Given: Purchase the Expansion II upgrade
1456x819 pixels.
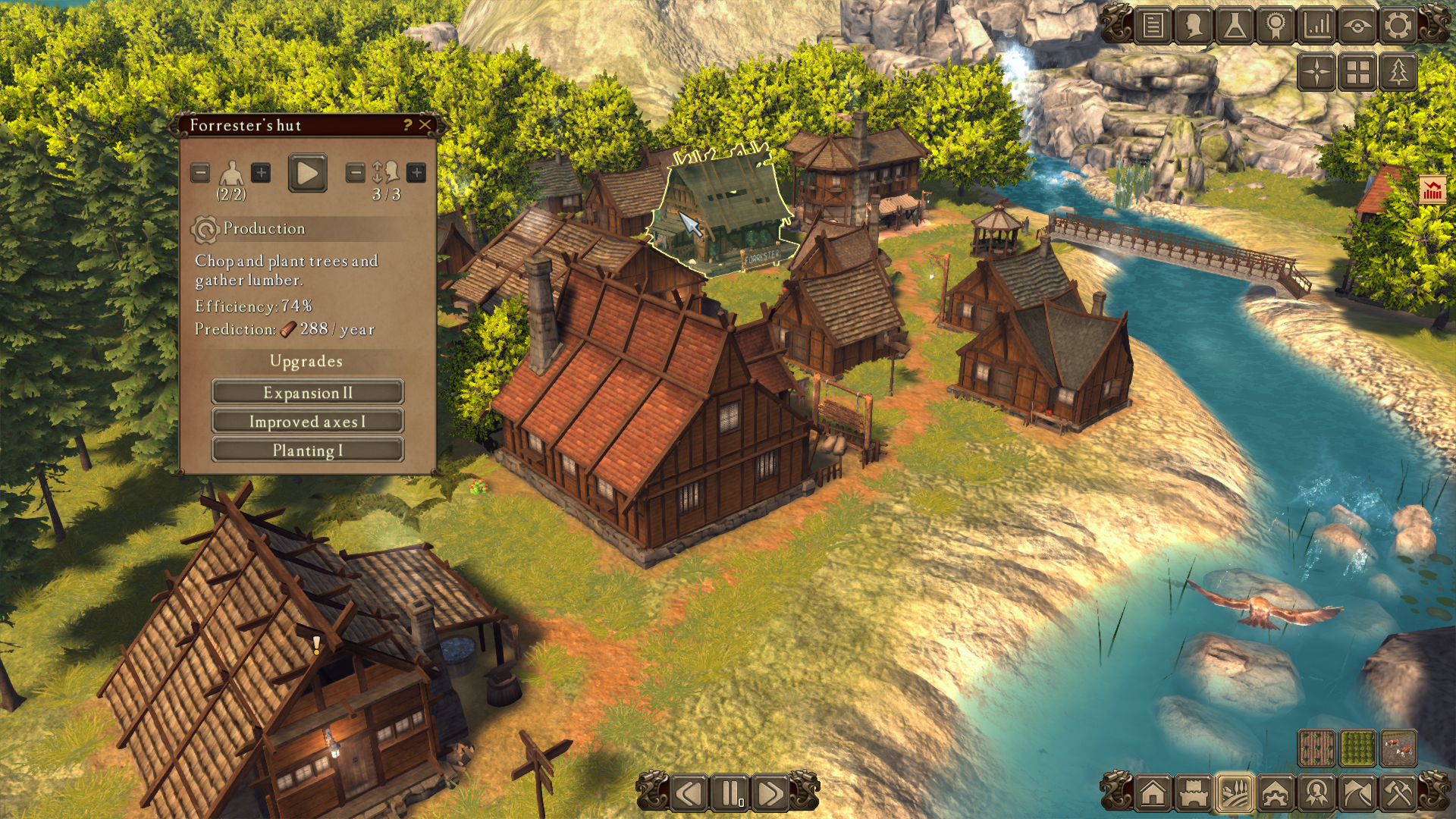Looking at the screenshot, I should coord(307,393).
